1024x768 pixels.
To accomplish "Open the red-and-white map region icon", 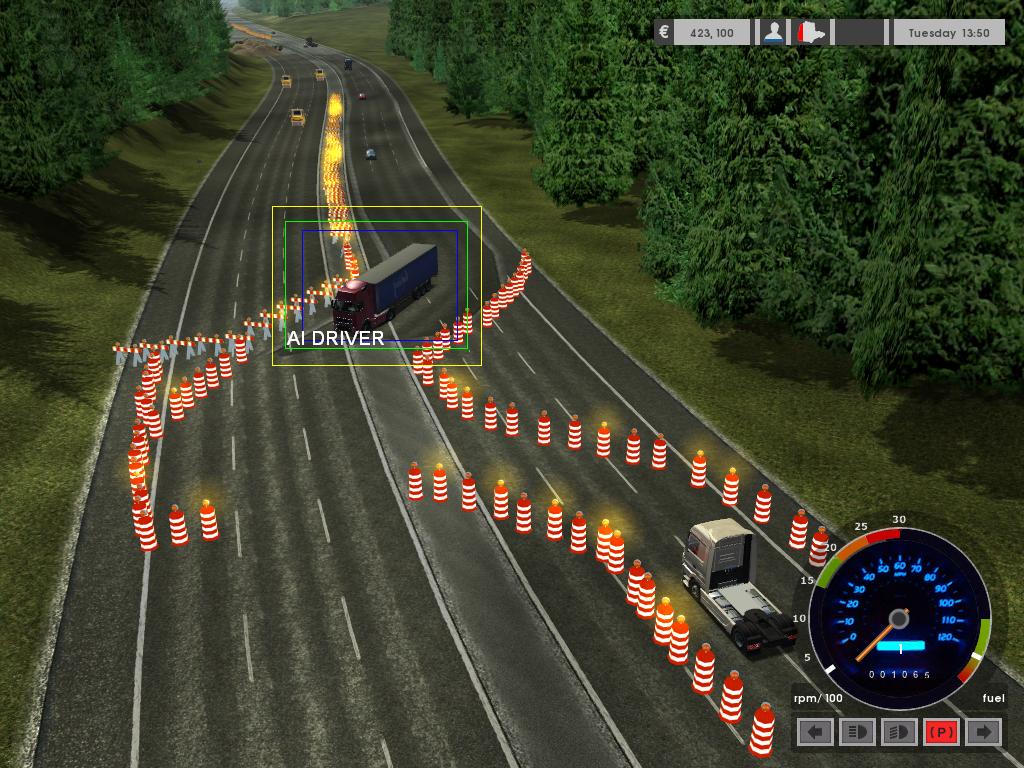I will [811, 33].
